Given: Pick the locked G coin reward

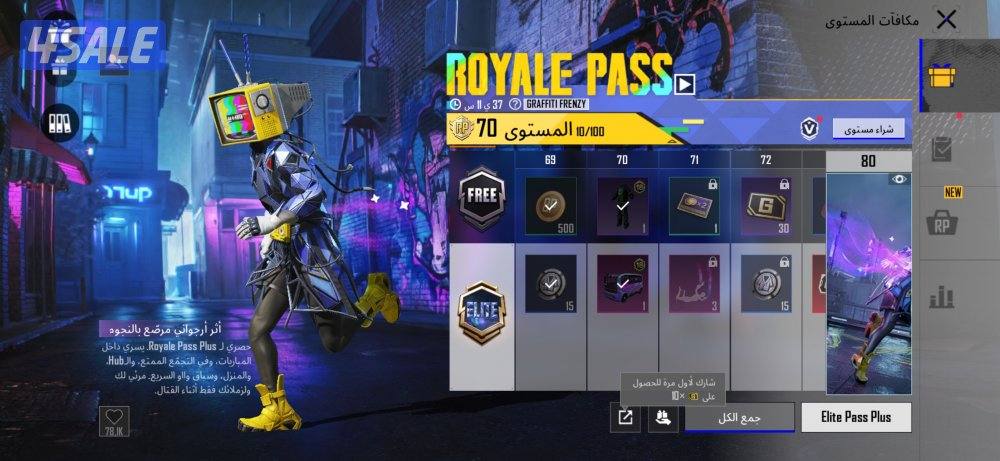Looking at the screenshot, I should point(766,205).
